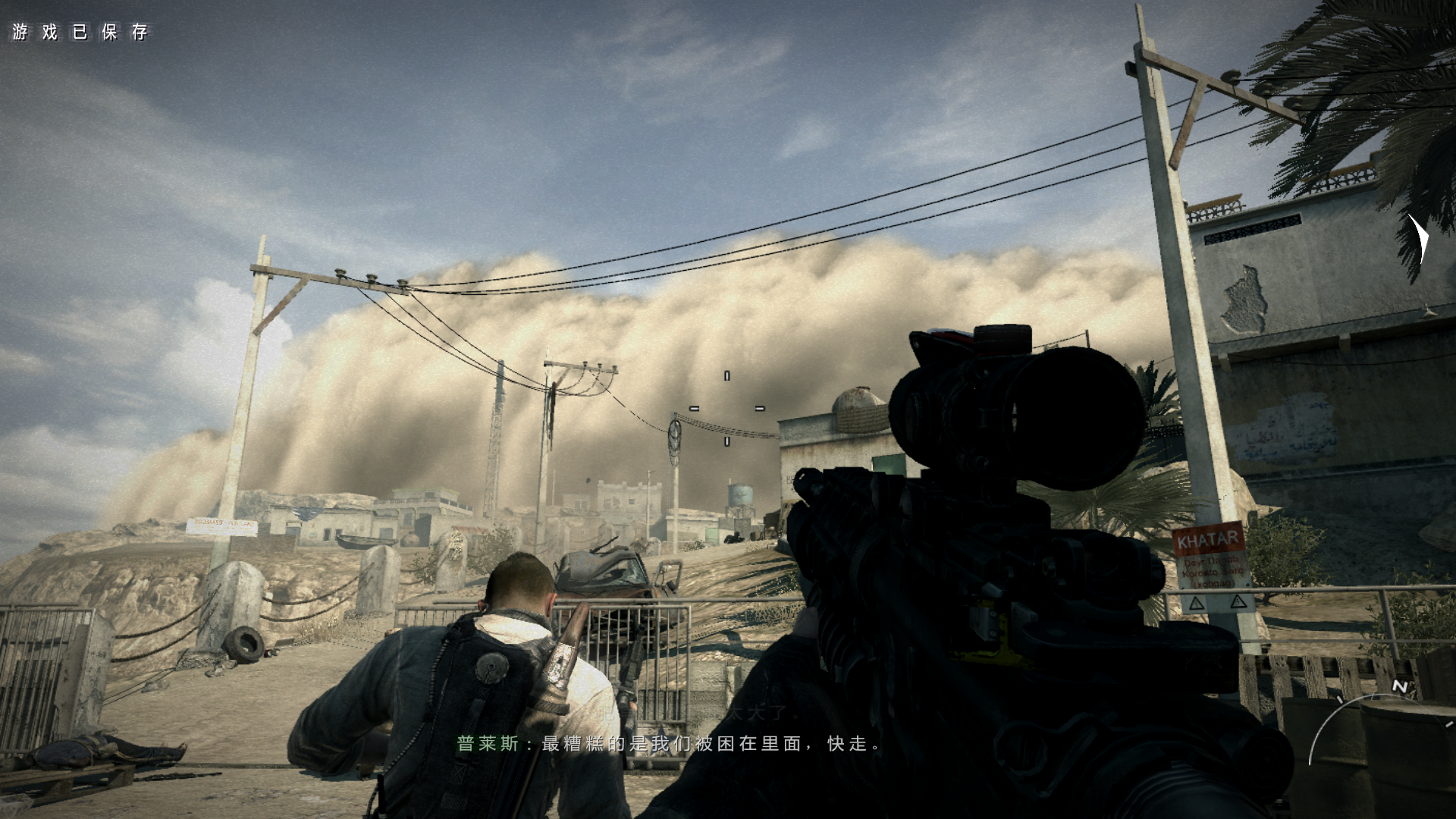Click the white arrowhead direction indicator
The height and width of the screenshot is (819, 1456).
coord(1420,240)
